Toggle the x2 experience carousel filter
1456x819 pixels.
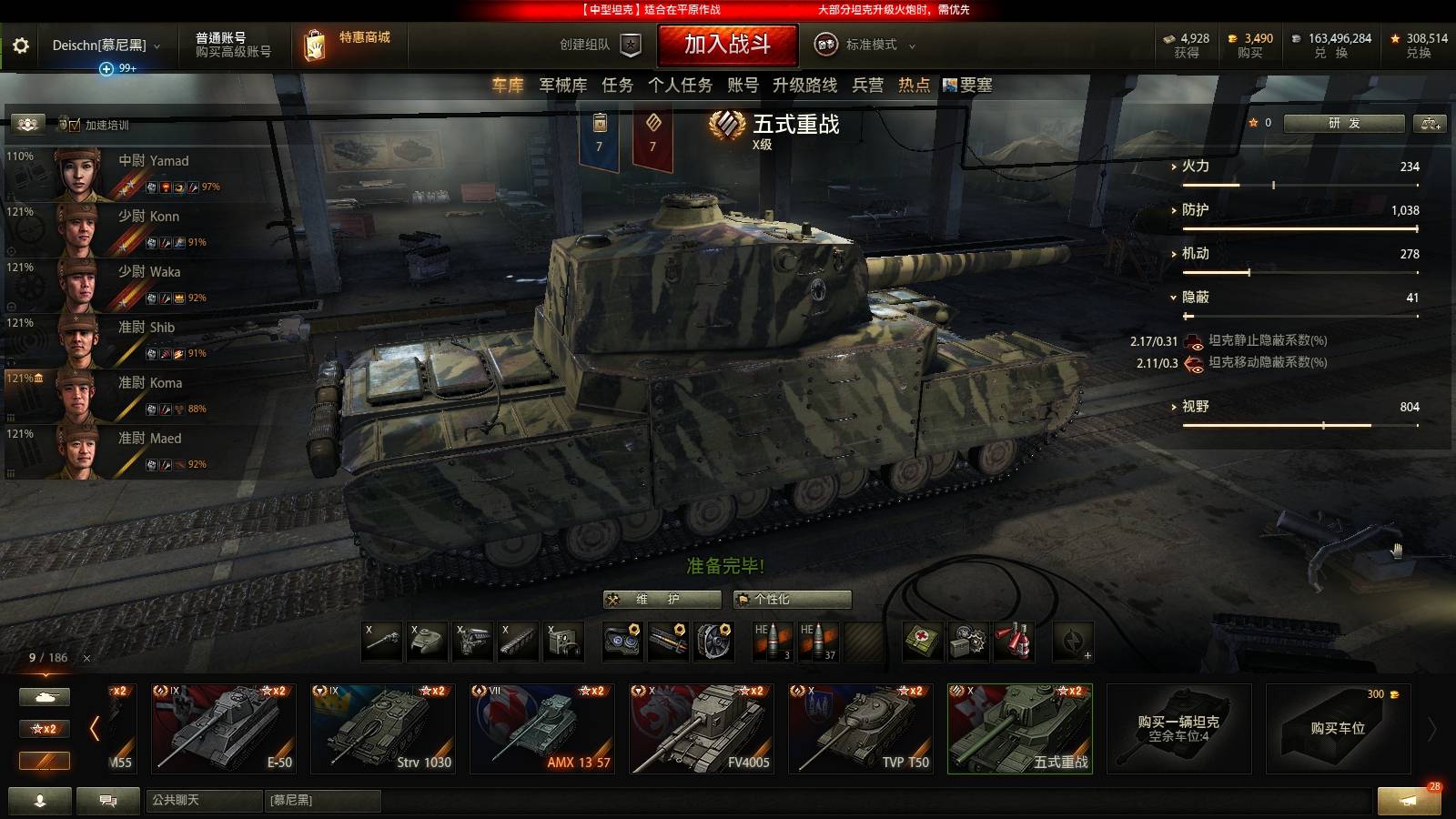click(x=44, y=729)
